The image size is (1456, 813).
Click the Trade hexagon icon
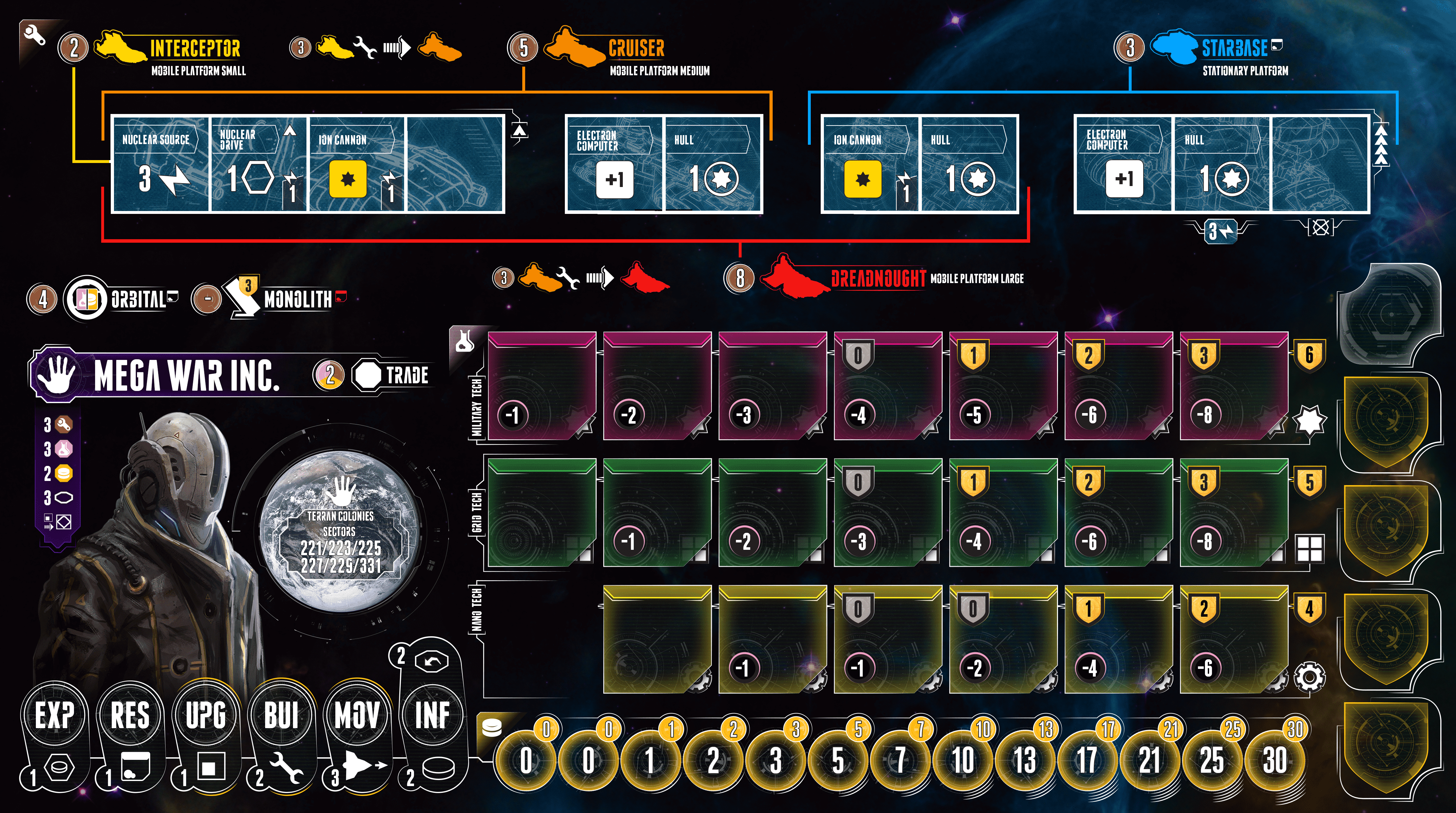[x=368, y=375]
